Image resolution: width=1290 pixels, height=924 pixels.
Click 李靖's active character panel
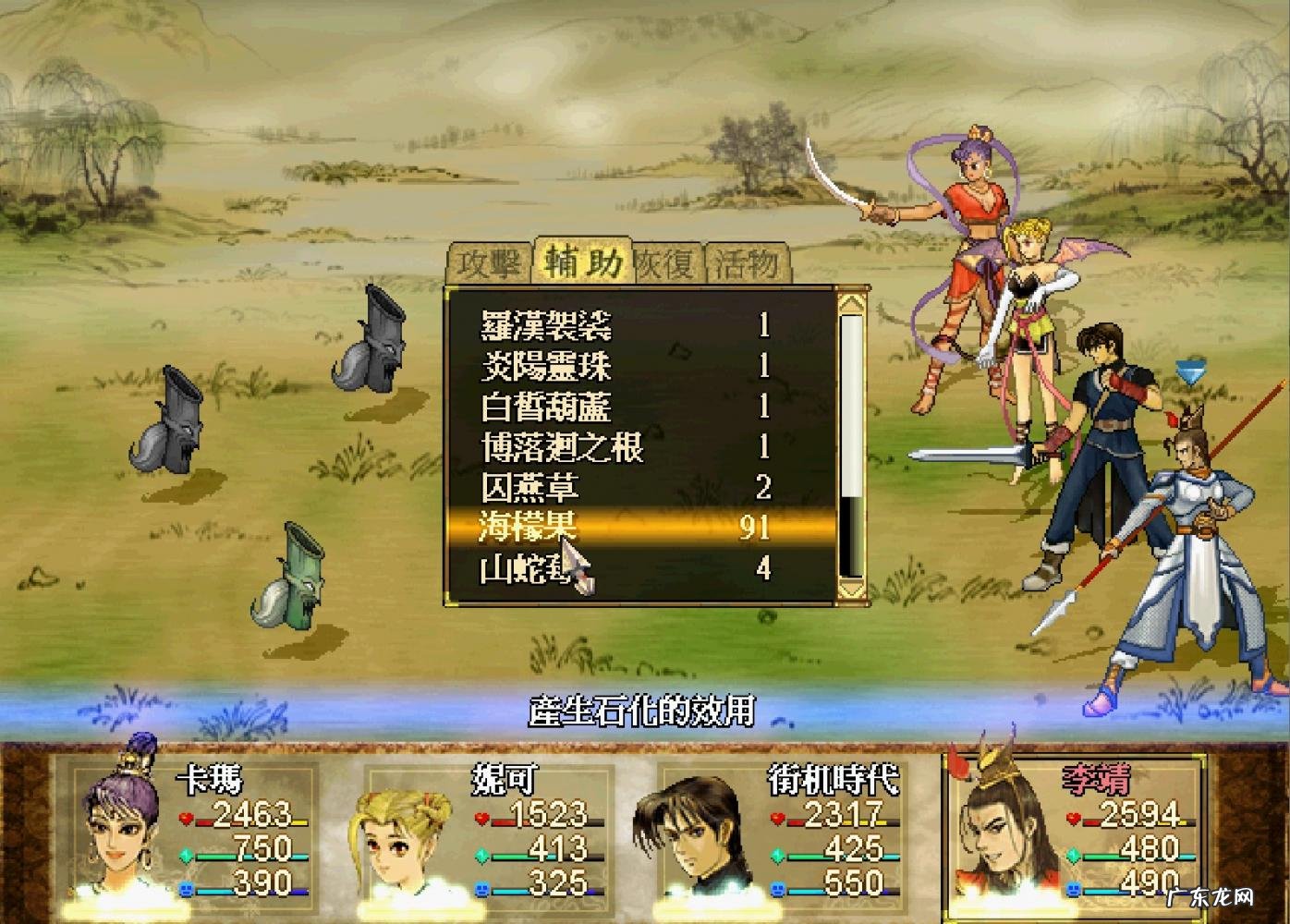(x=1074, y=827)
